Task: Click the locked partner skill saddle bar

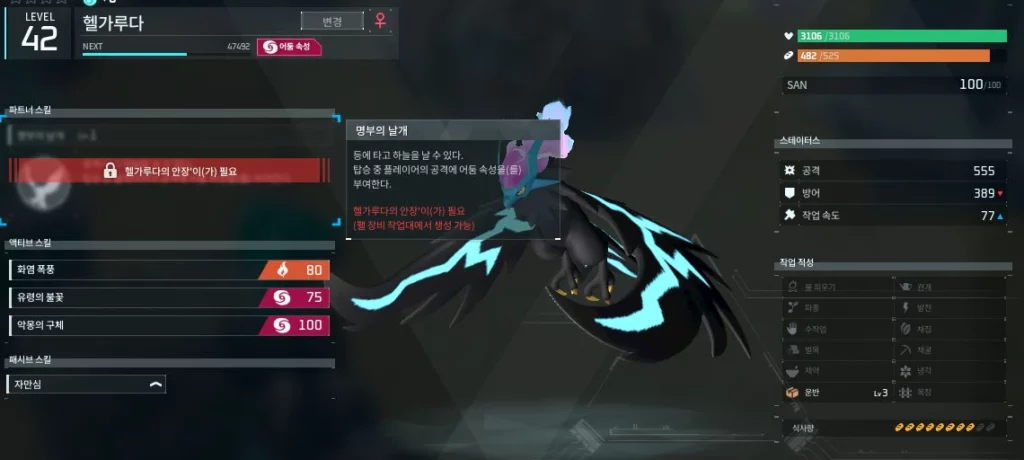Action: (x=170, y=171)
